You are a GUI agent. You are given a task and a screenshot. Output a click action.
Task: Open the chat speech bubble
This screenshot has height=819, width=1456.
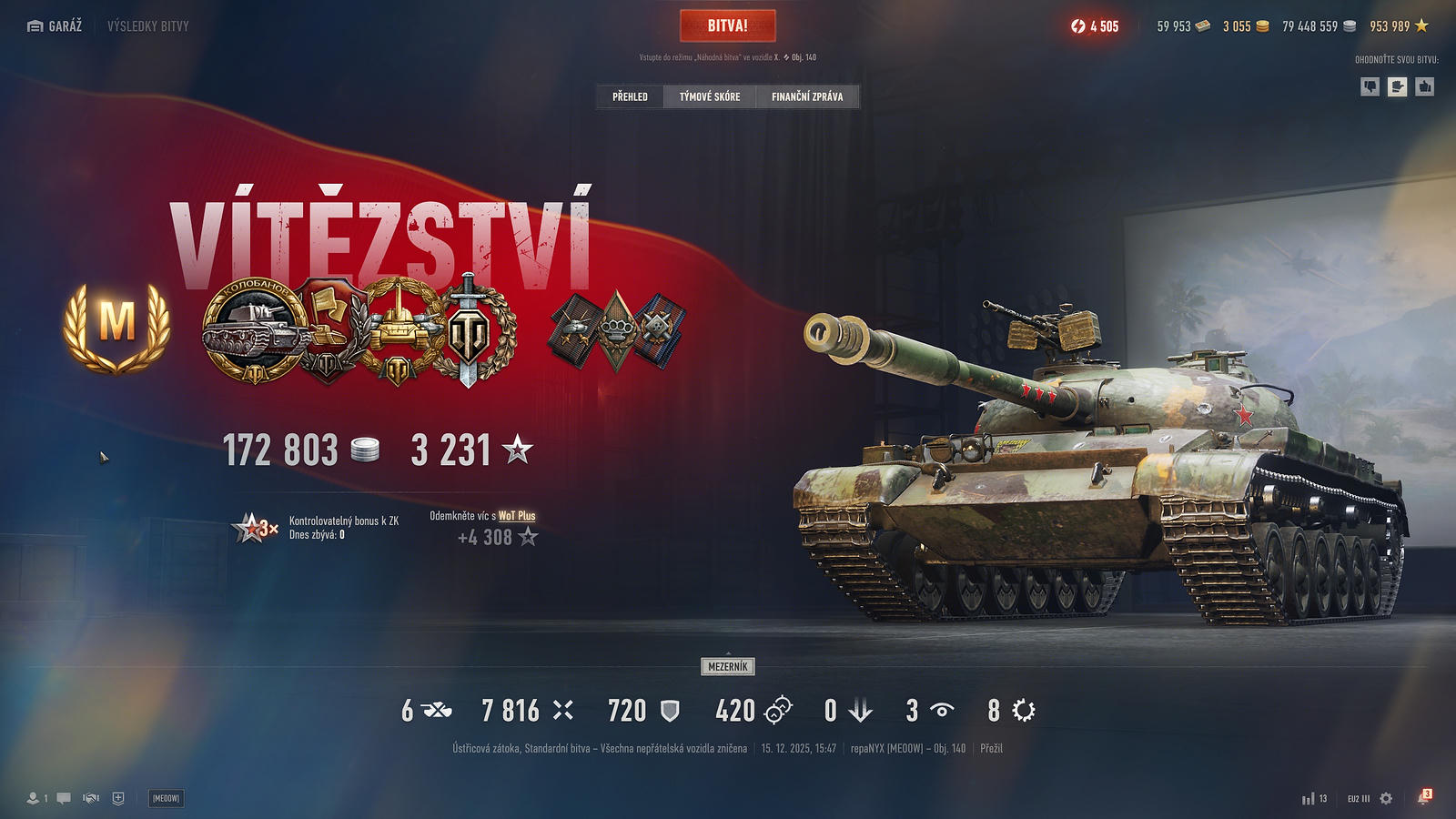[x=64, y=798]
